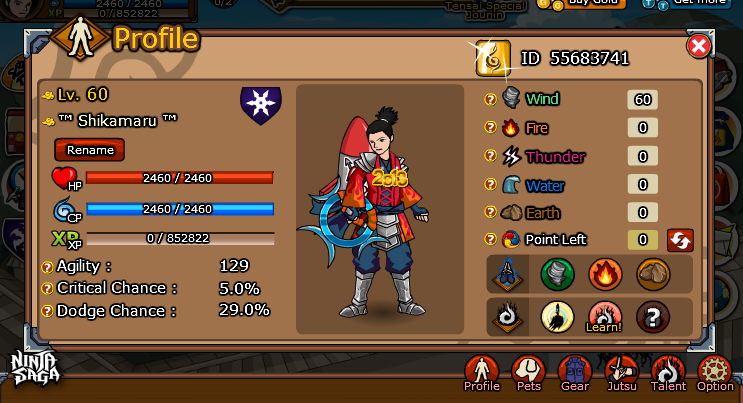Open the Pets menu
743x403 pixels.
[527, 373]
